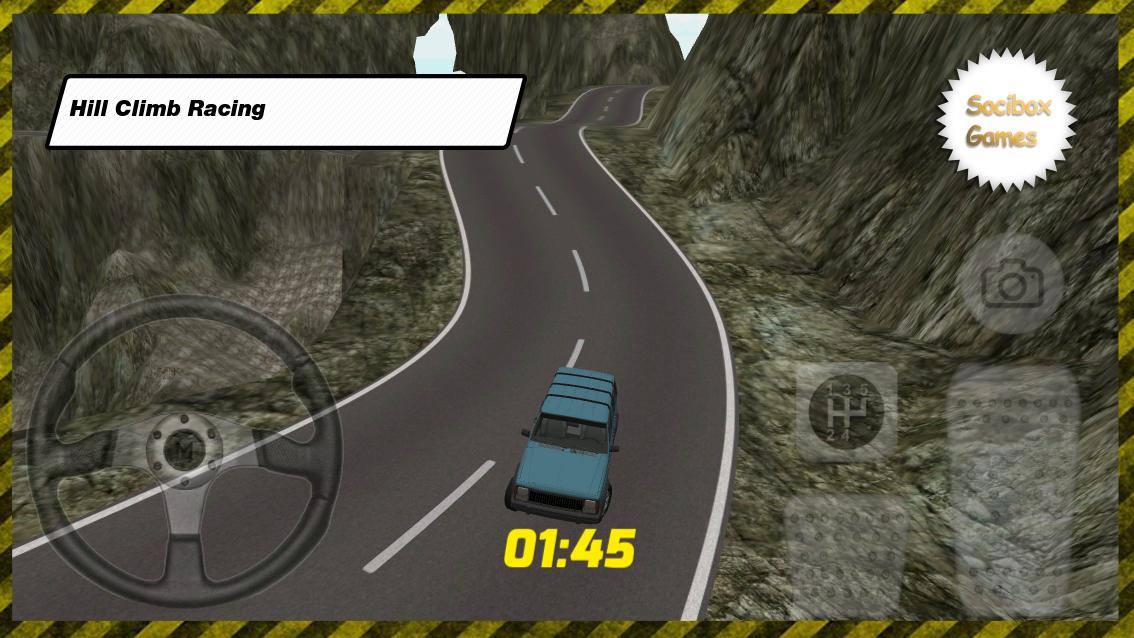The height and width of the screenshot is (638, 1134).
Task: Step on the tall gas pedal
Action: [1013, 490]
